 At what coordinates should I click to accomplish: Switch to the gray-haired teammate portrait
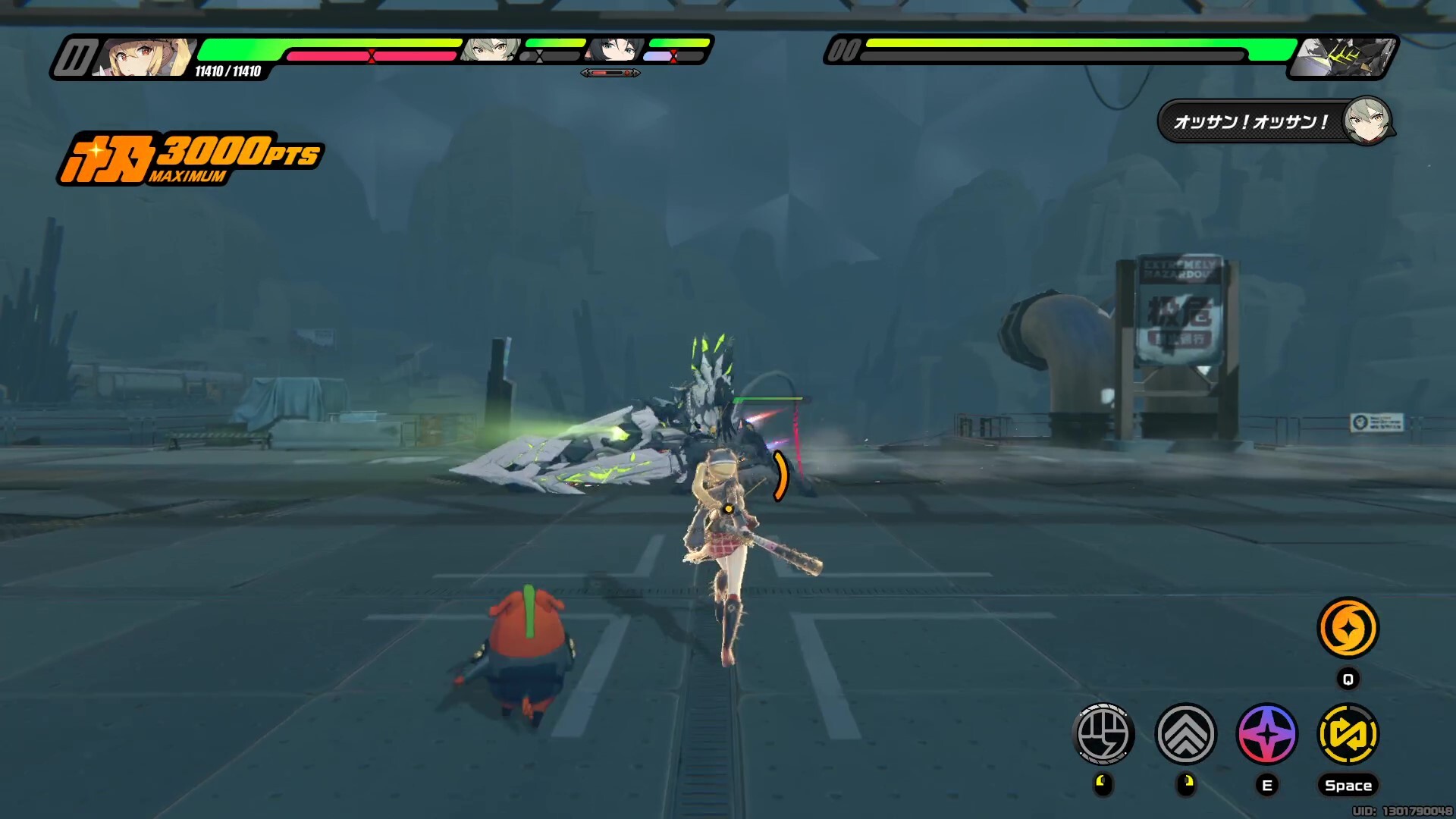coord(491,51)
